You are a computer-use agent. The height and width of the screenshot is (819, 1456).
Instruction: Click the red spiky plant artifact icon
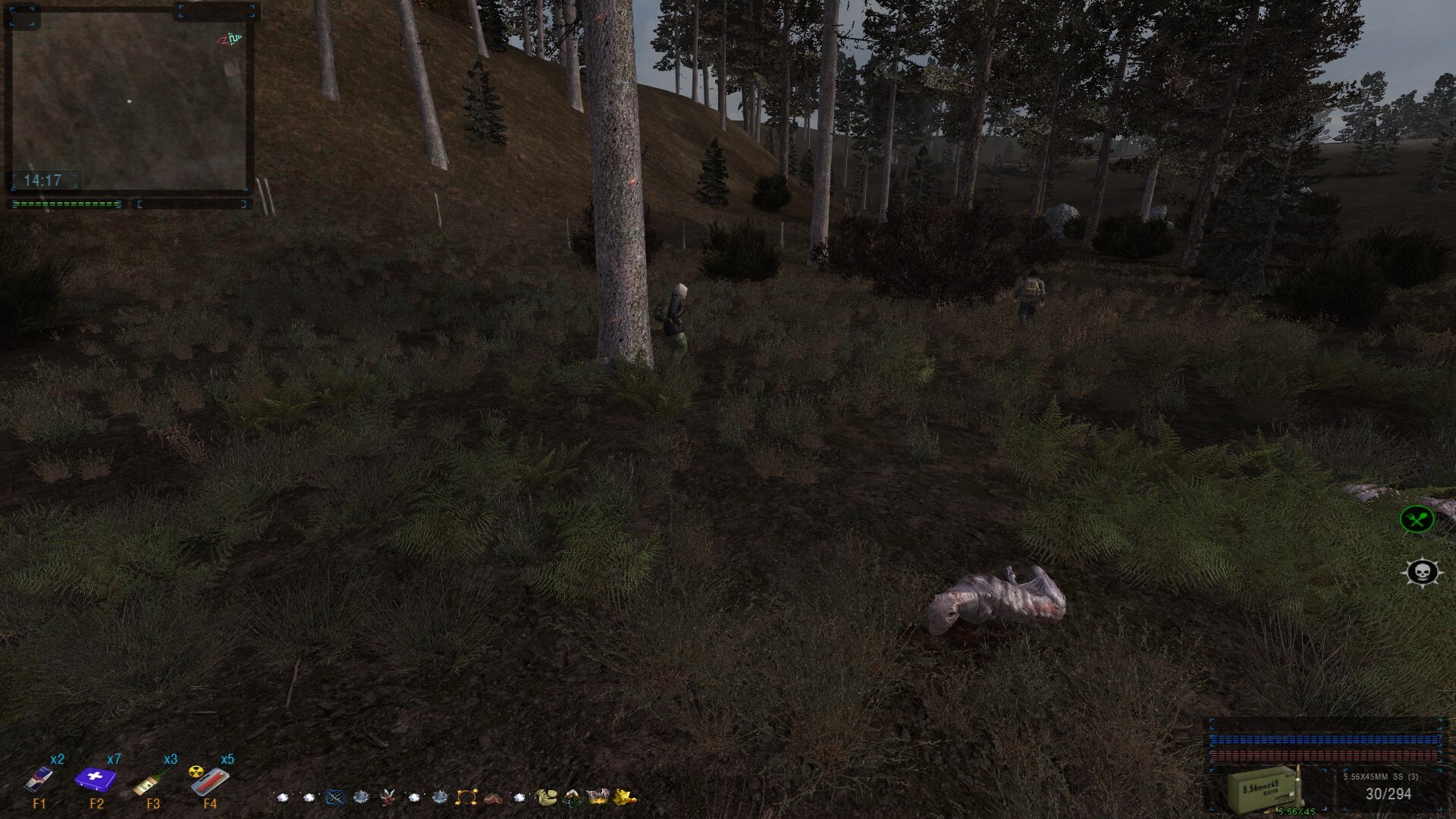click(x=388, y=797)
